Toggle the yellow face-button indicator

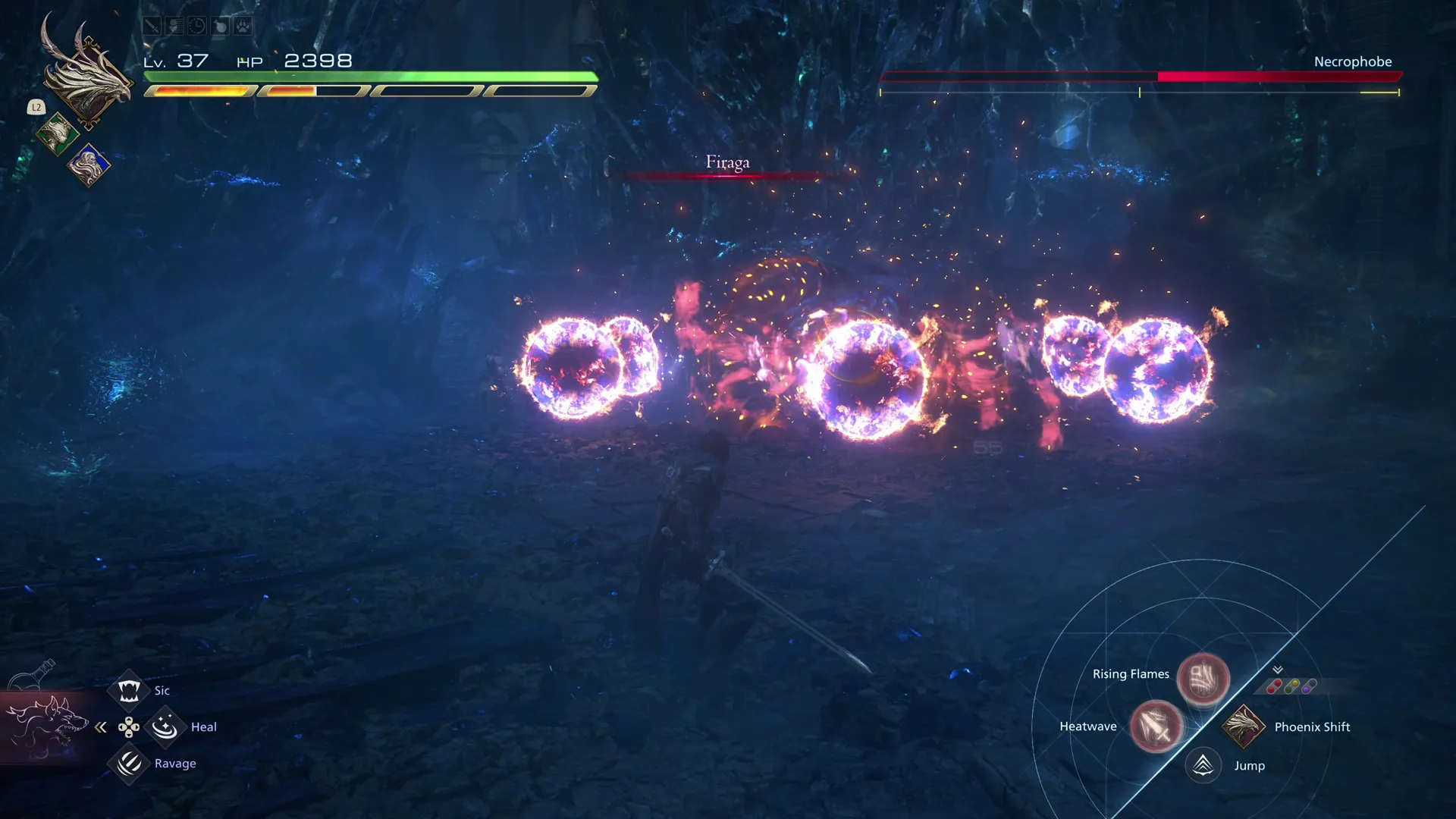click(x=1295, y=682)
